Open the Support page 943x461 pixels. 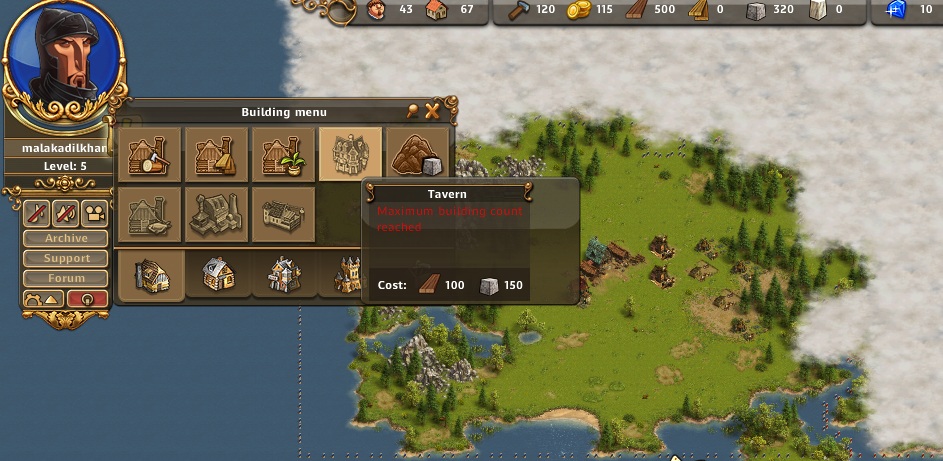(x=66, y=258)
